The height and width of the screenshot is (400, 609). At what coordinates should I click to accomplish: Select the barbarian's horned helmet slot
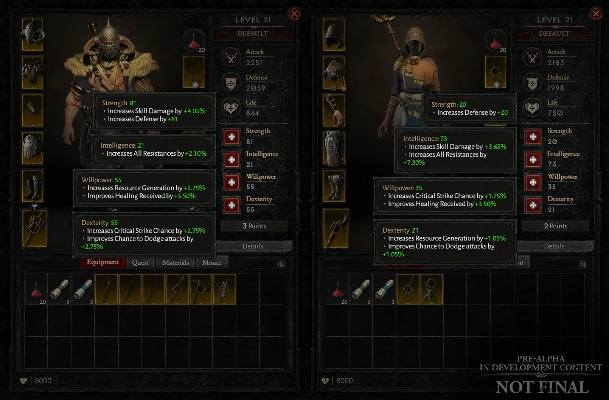click(x=34, y=33)
